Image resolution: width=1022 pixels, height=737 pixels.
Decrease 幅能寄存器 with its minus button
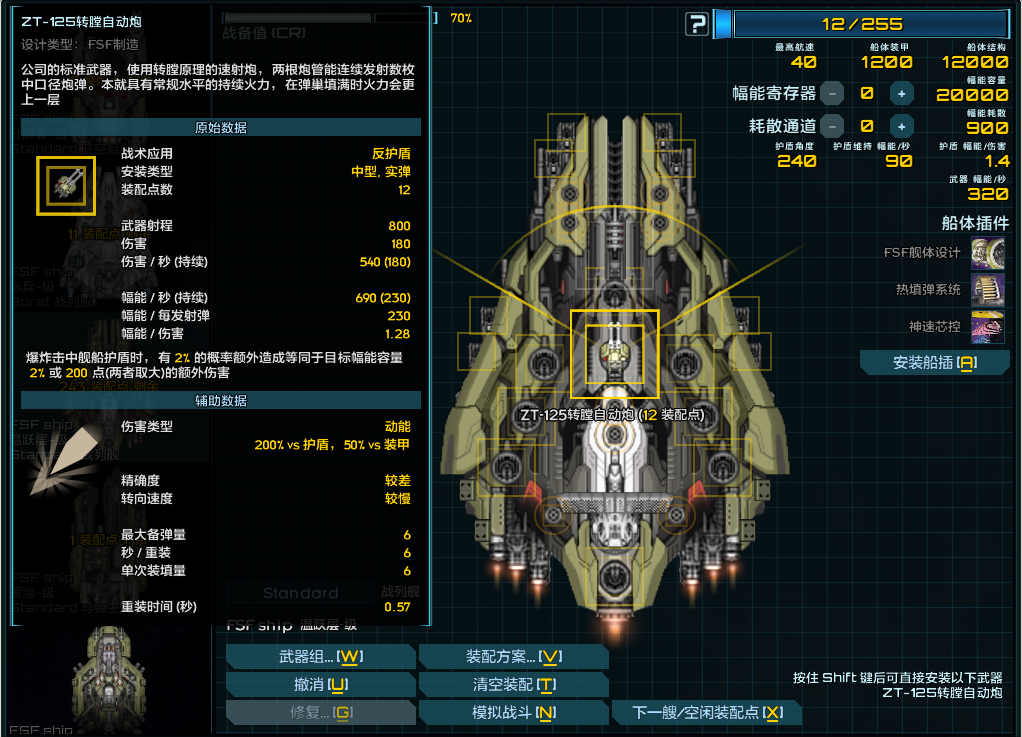click(x=832, y=94)
